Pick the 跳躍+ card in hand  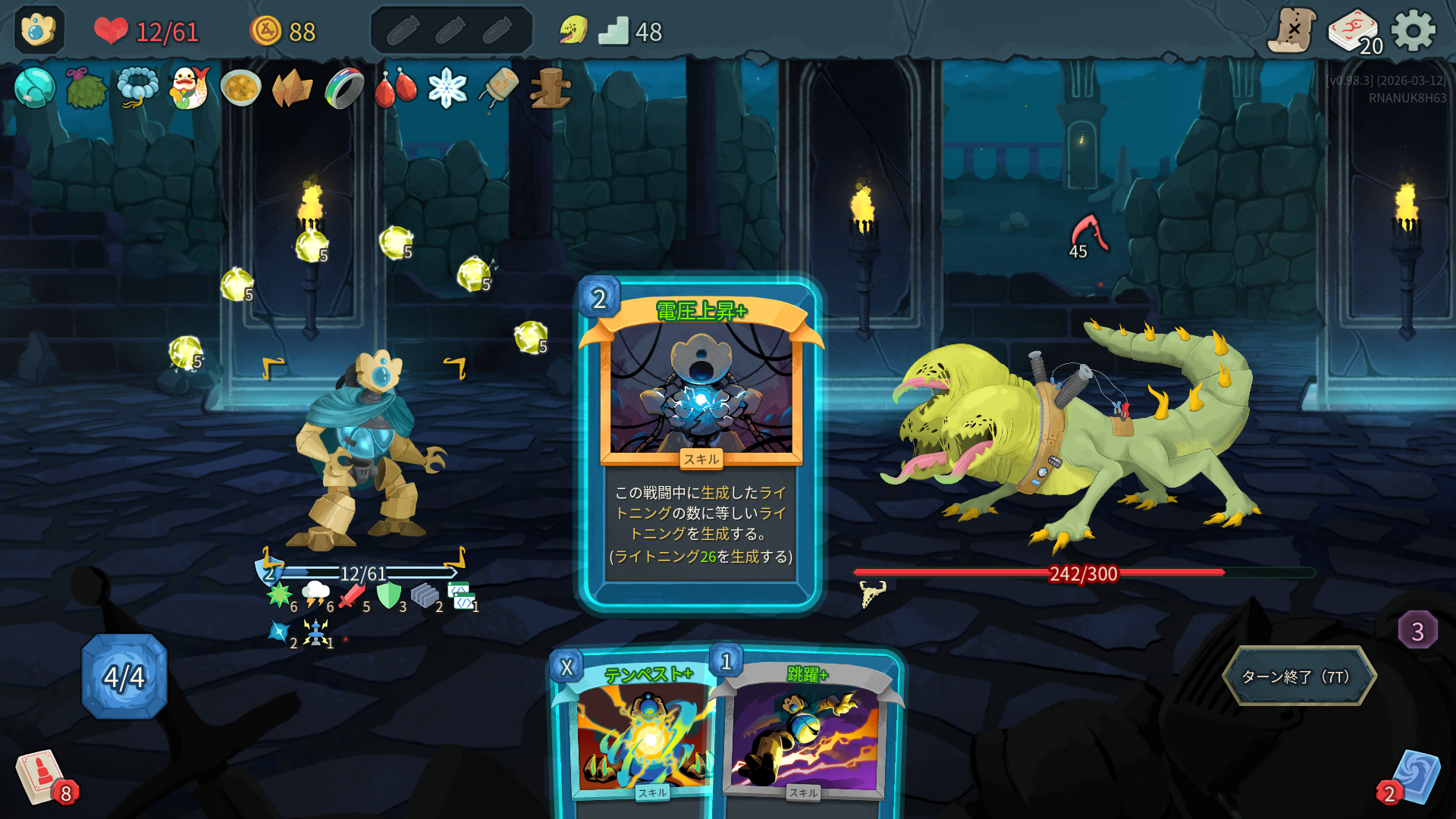[808, 736]
